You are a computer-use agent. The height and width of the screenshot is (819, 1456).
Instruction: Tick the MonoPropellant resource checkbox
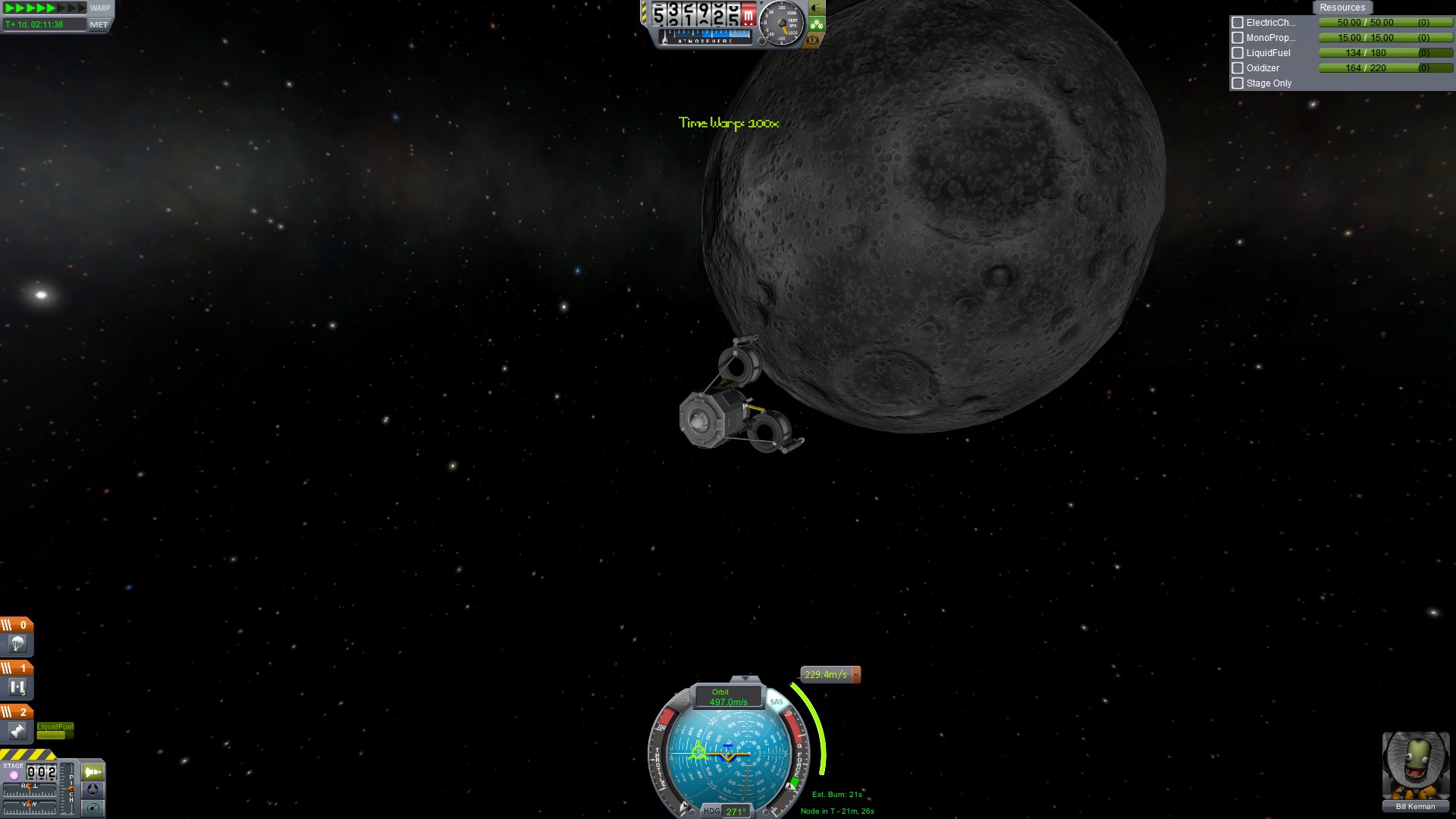point(1238,38)
